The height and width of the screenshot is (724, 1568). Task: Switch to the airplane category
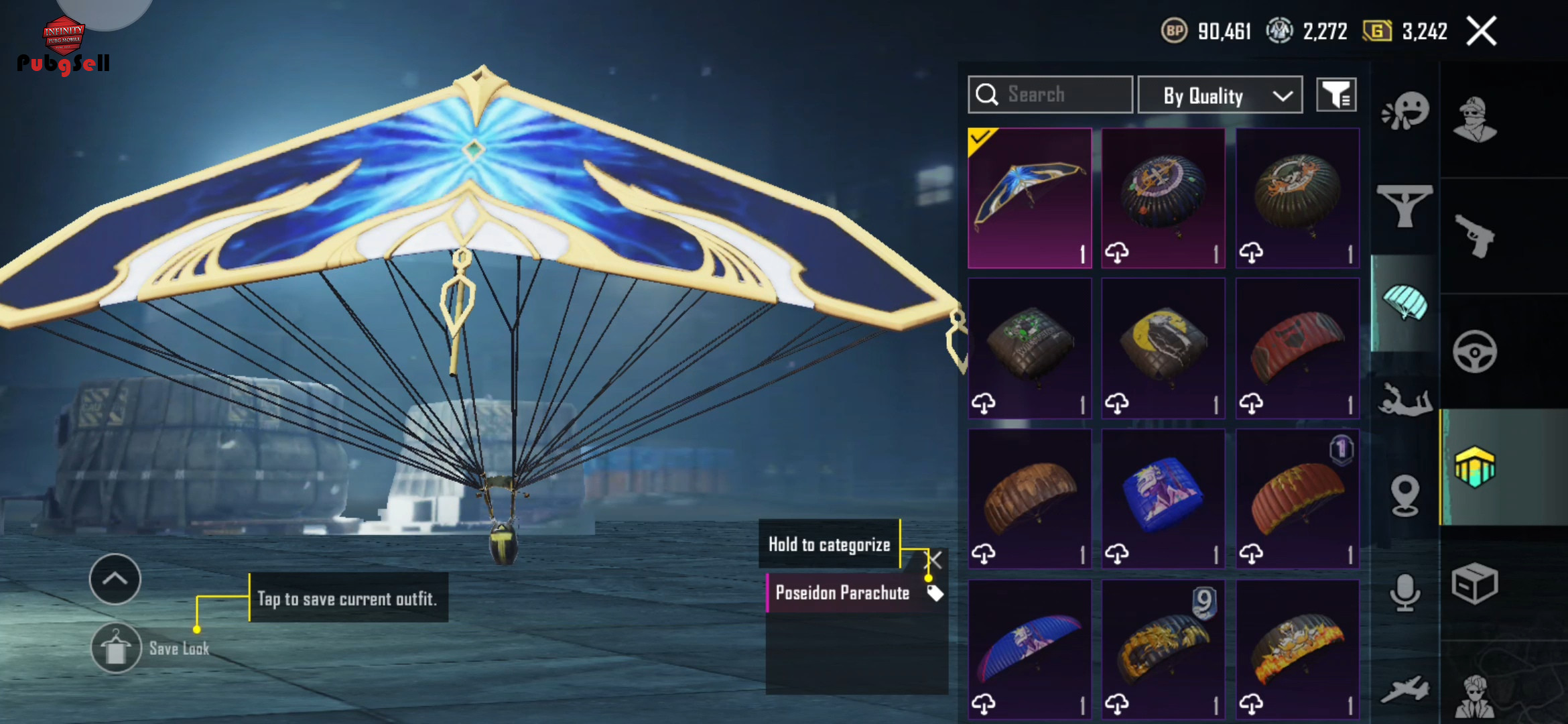point(1405,689)
